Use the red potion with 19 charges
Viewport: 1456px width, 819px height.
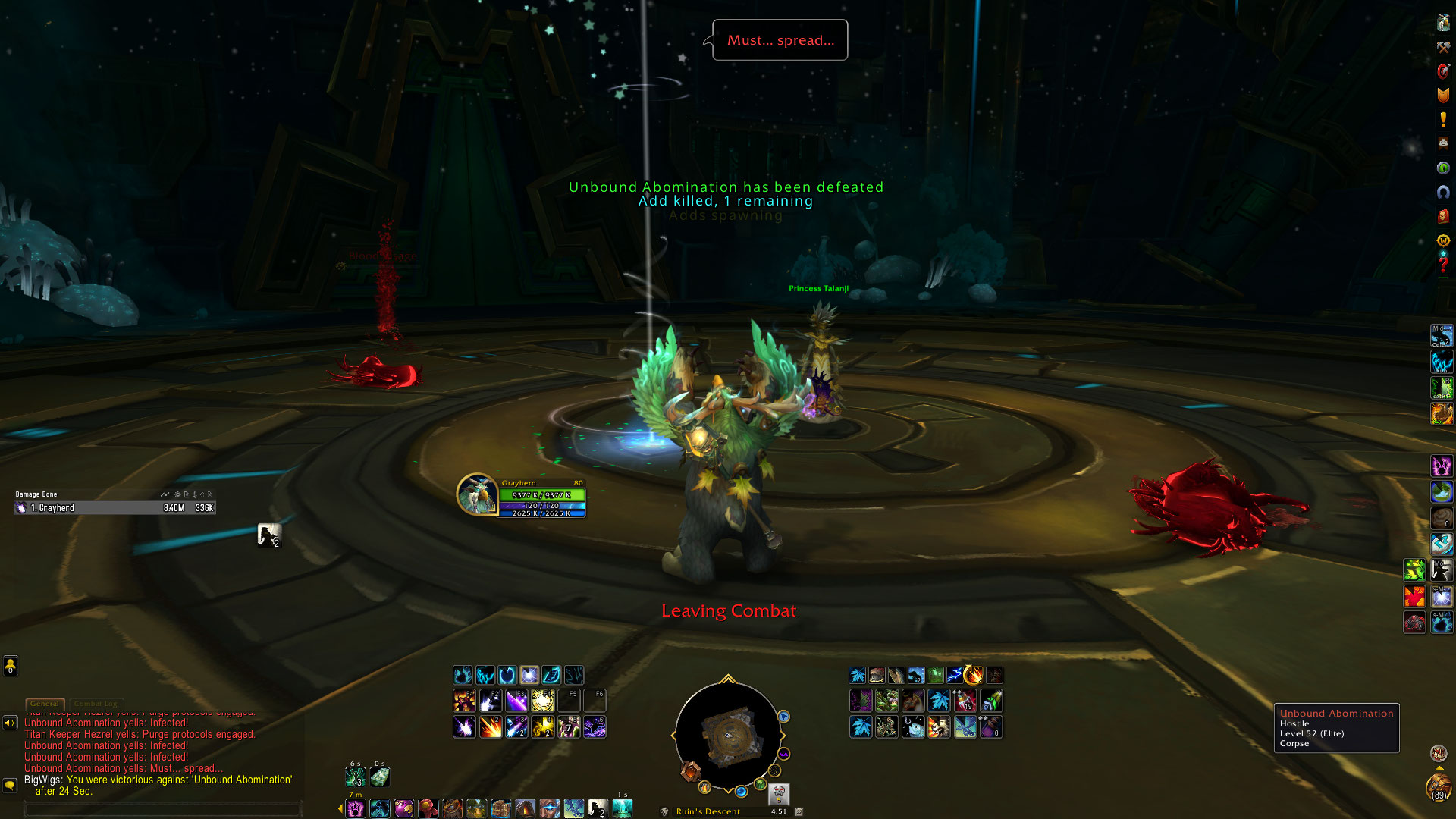pos(965,701)
